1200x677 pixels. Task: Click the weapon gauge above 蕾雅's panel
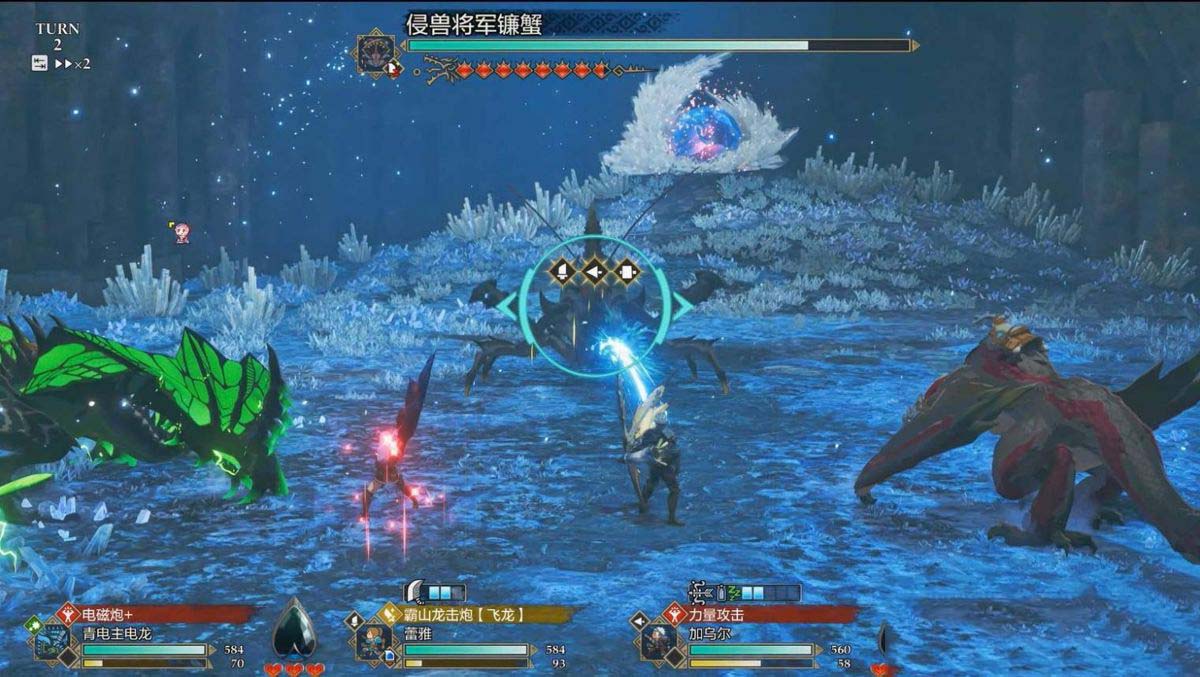[435, 592]
